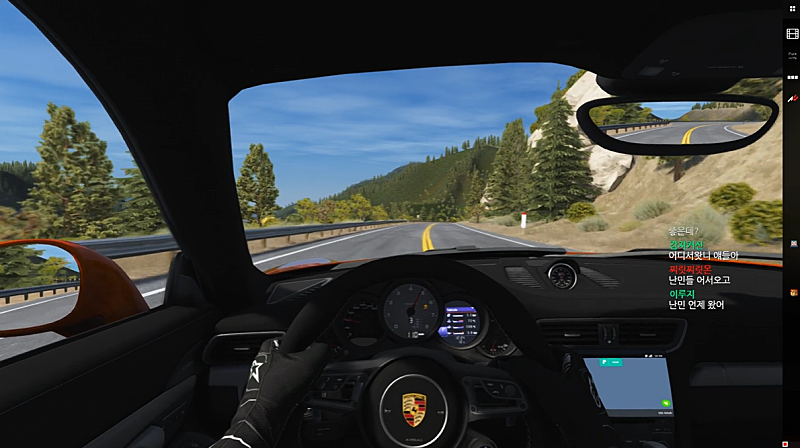Open the film strip replay app
The height and width of the screenshot is (448, 800).
coord(792,34)
